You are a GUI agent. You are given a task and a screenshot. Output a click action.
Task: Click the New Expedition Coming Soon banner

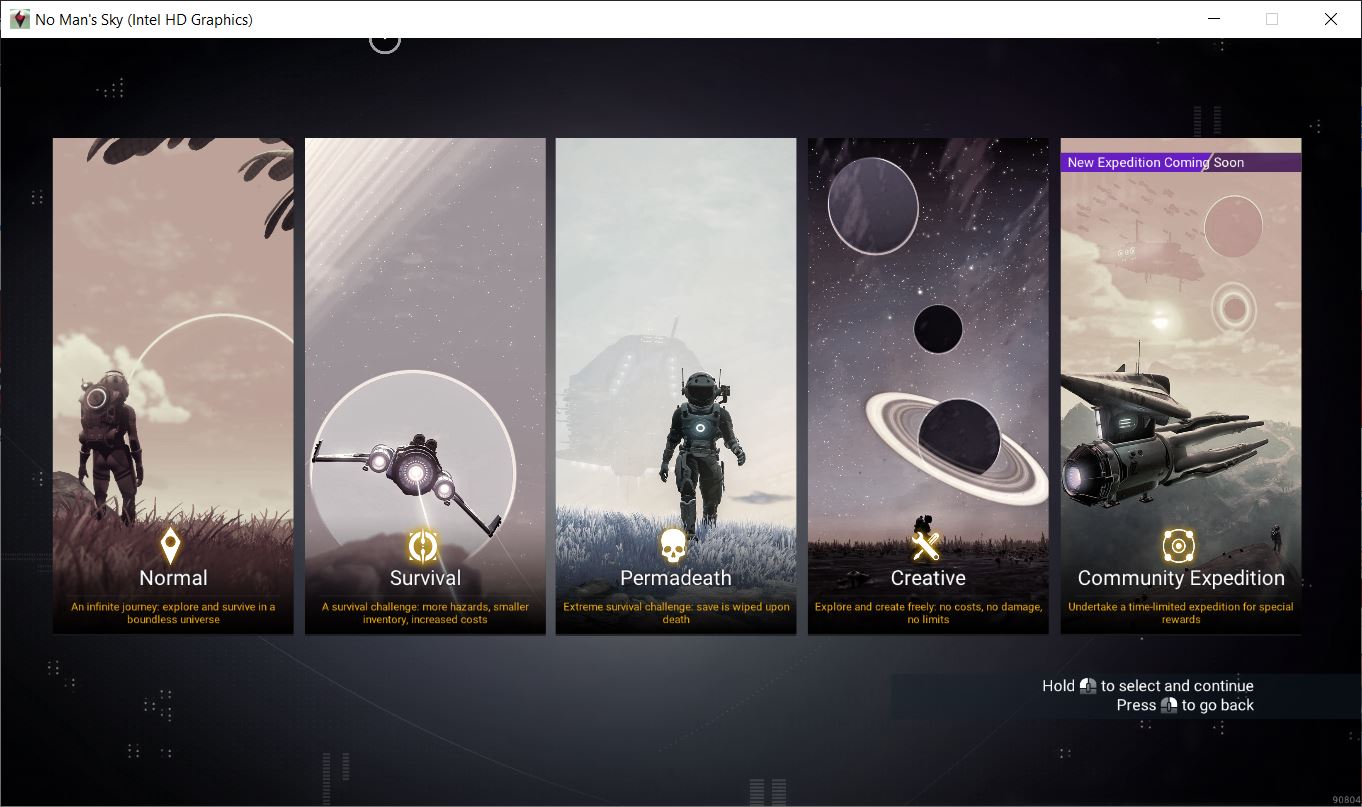pos(1180,162)
